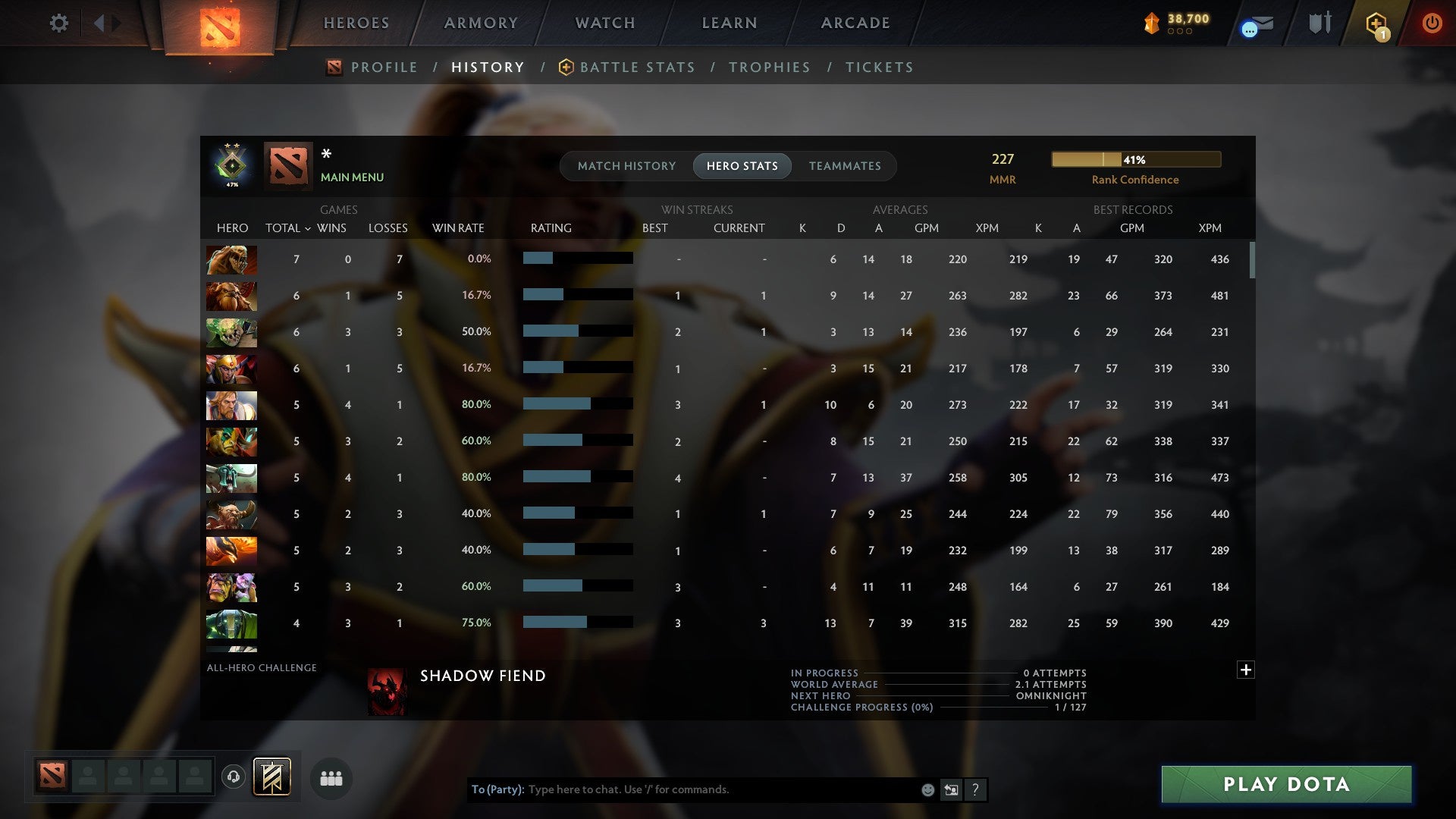The image size is (1456, 819).
Task: Click the Dota 2 logo in the navbar
Action: point(221,26)
